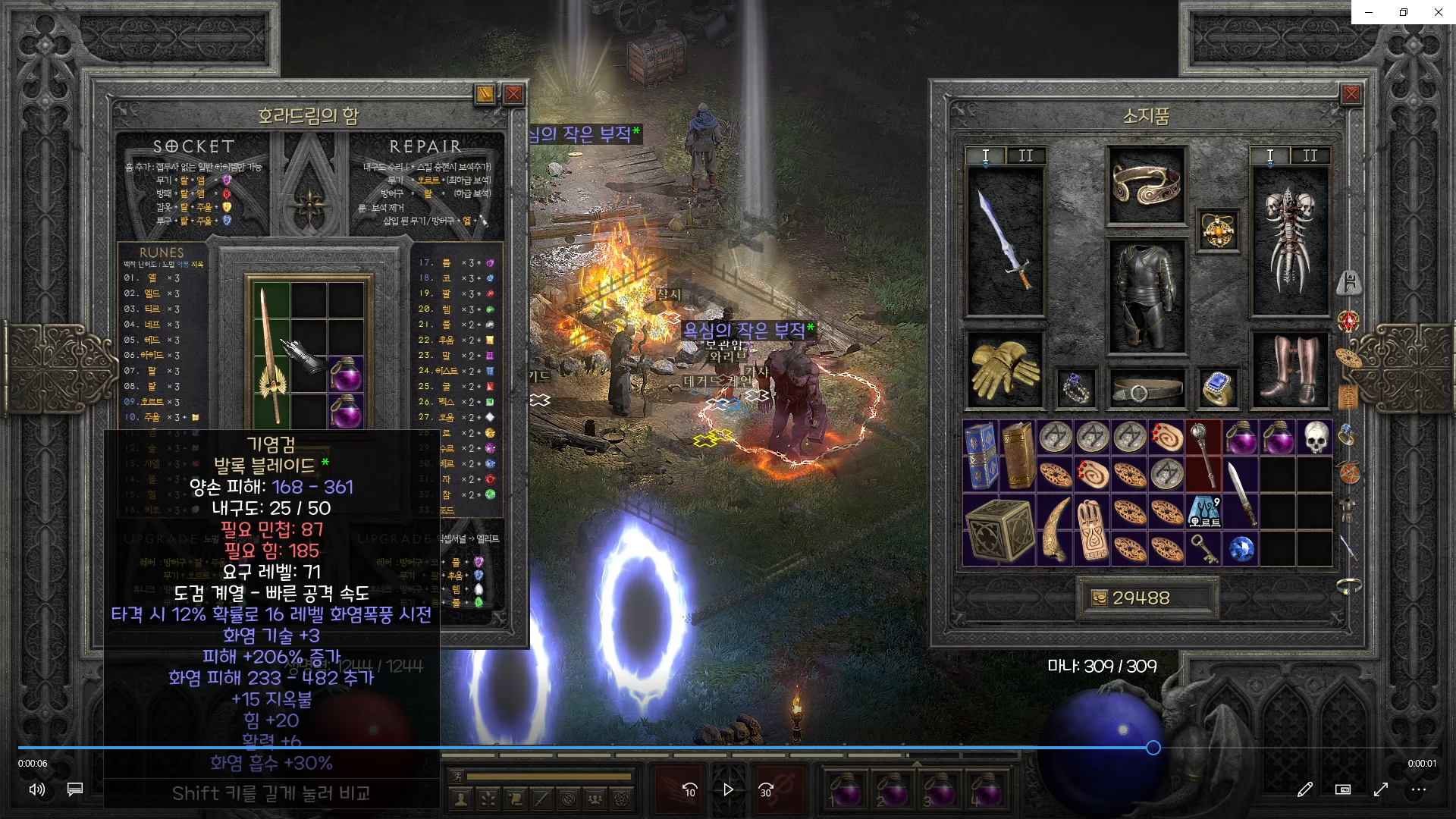Select the equipped boots slot
This screenshot has width=1456, height=819.
[1289, 371]
